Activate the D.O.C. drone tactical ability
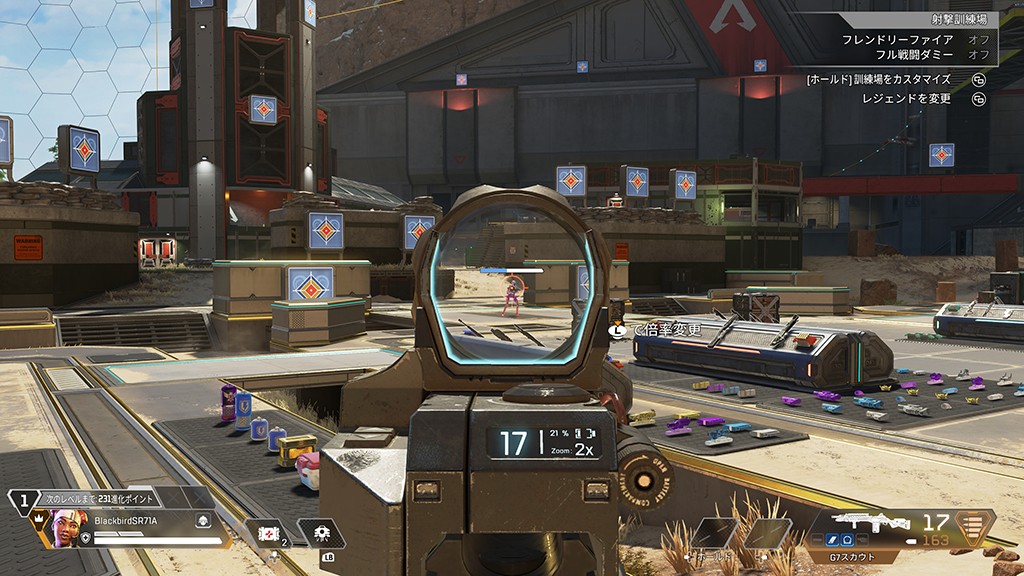The width and height of the screenshot is (1024, 576). pos(322,534)
